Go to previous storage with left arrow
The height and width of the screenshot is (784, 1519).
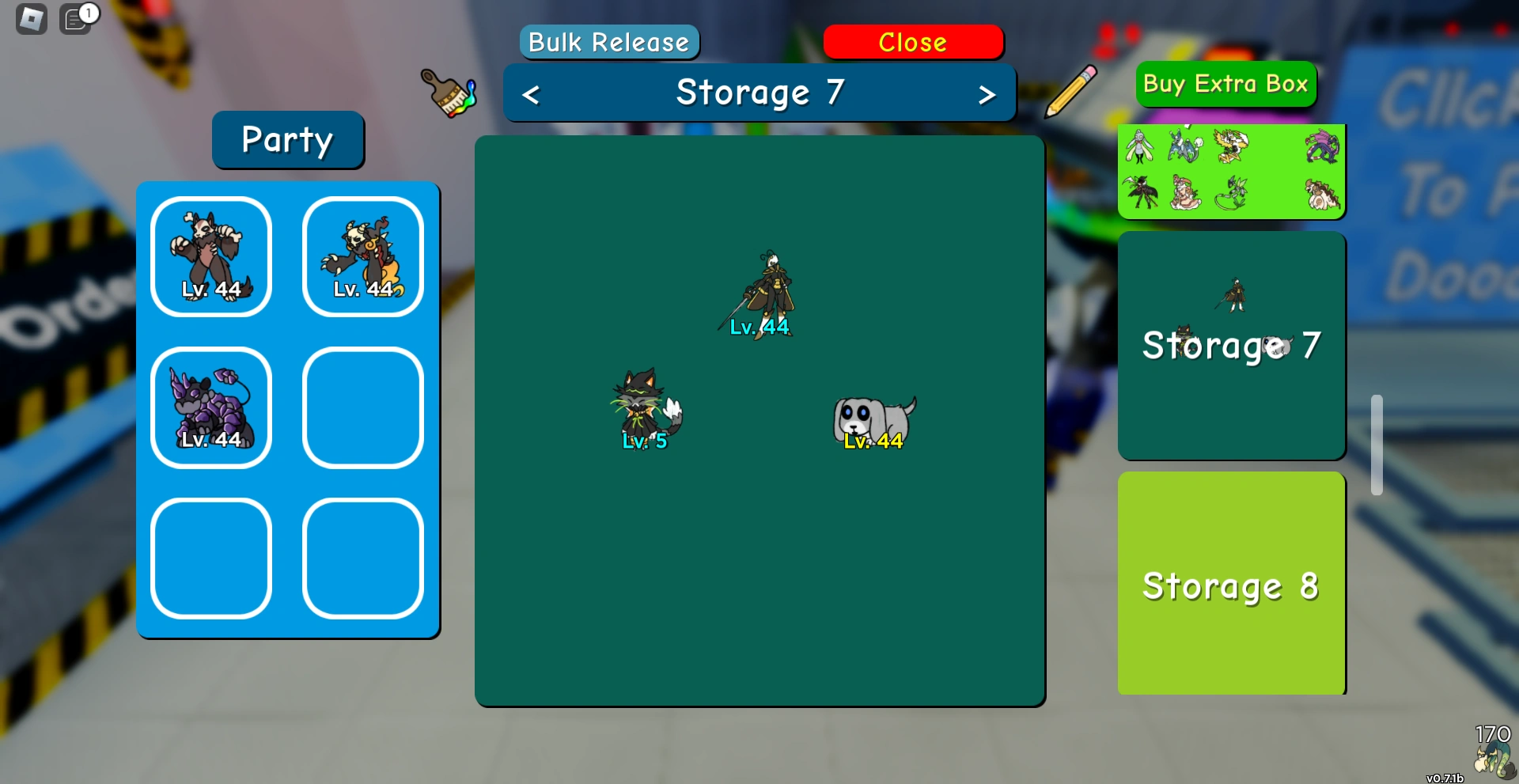point(531,93)
